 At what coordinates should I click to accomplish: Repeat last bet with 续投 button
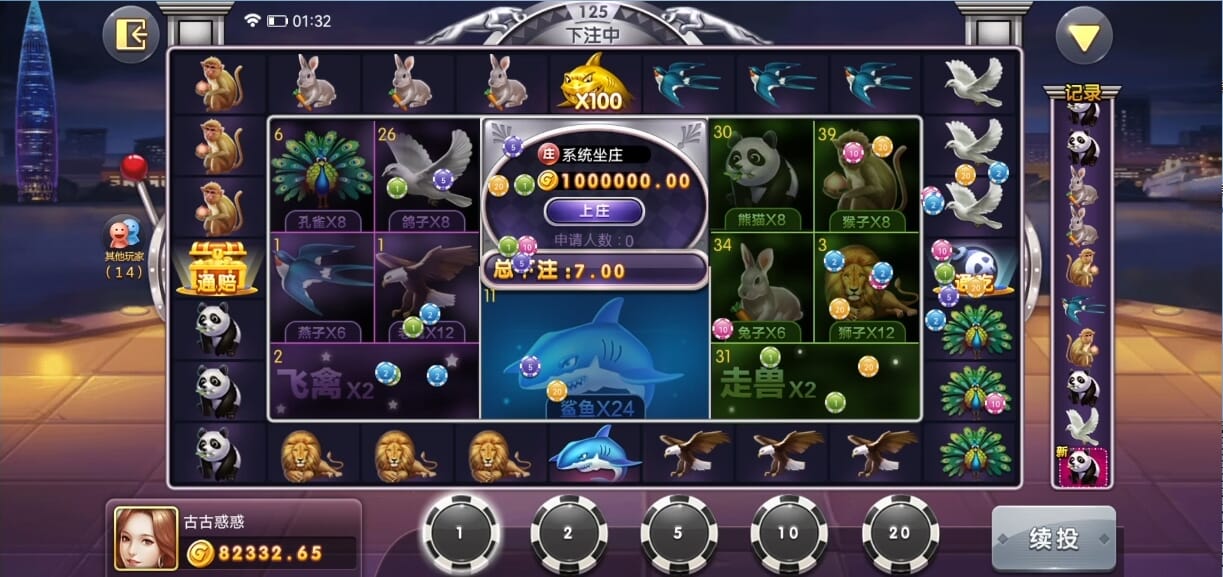pos(1053,538)
